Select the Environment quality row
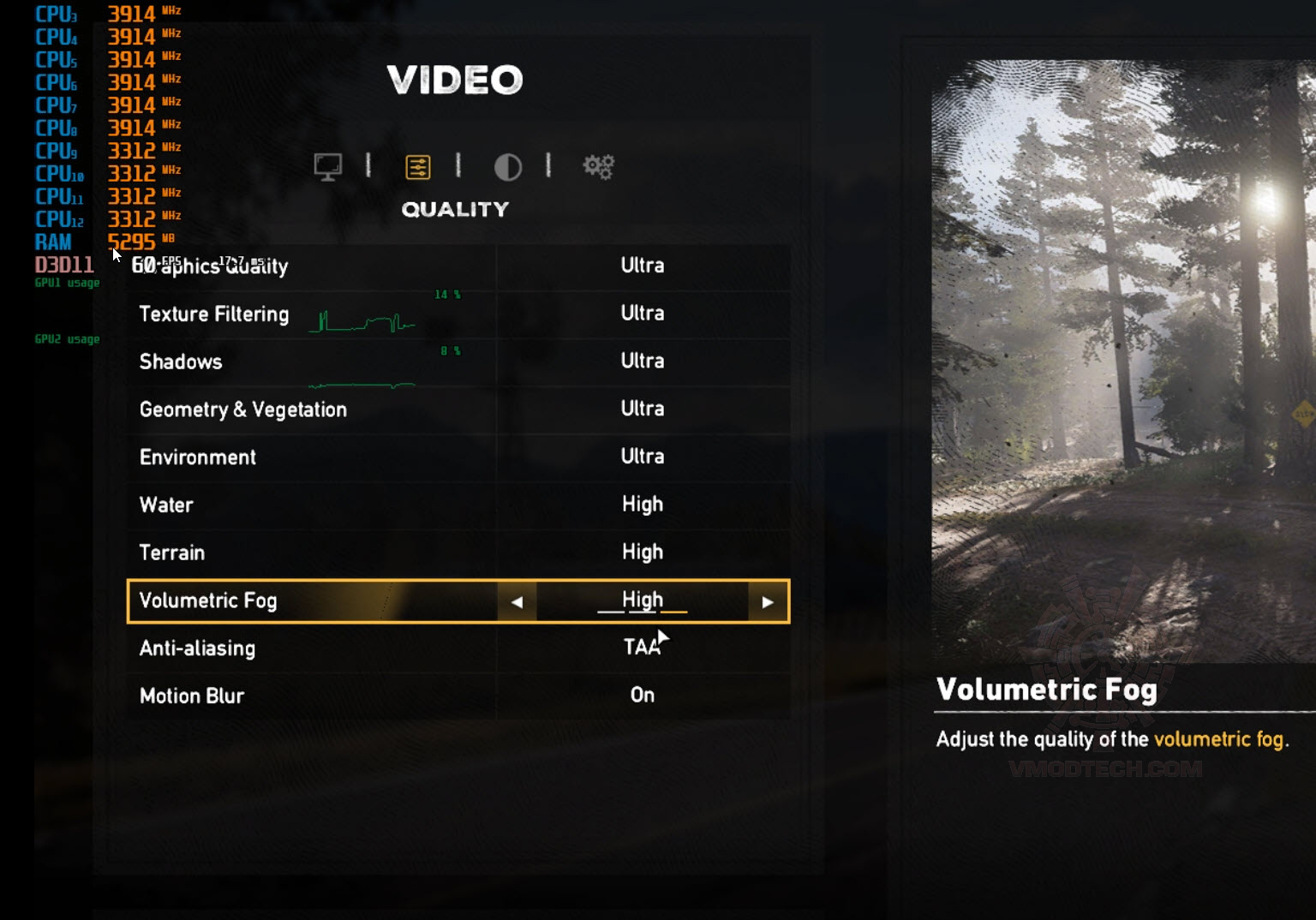Screen dimensions: 1316x920 pos(458,457)
